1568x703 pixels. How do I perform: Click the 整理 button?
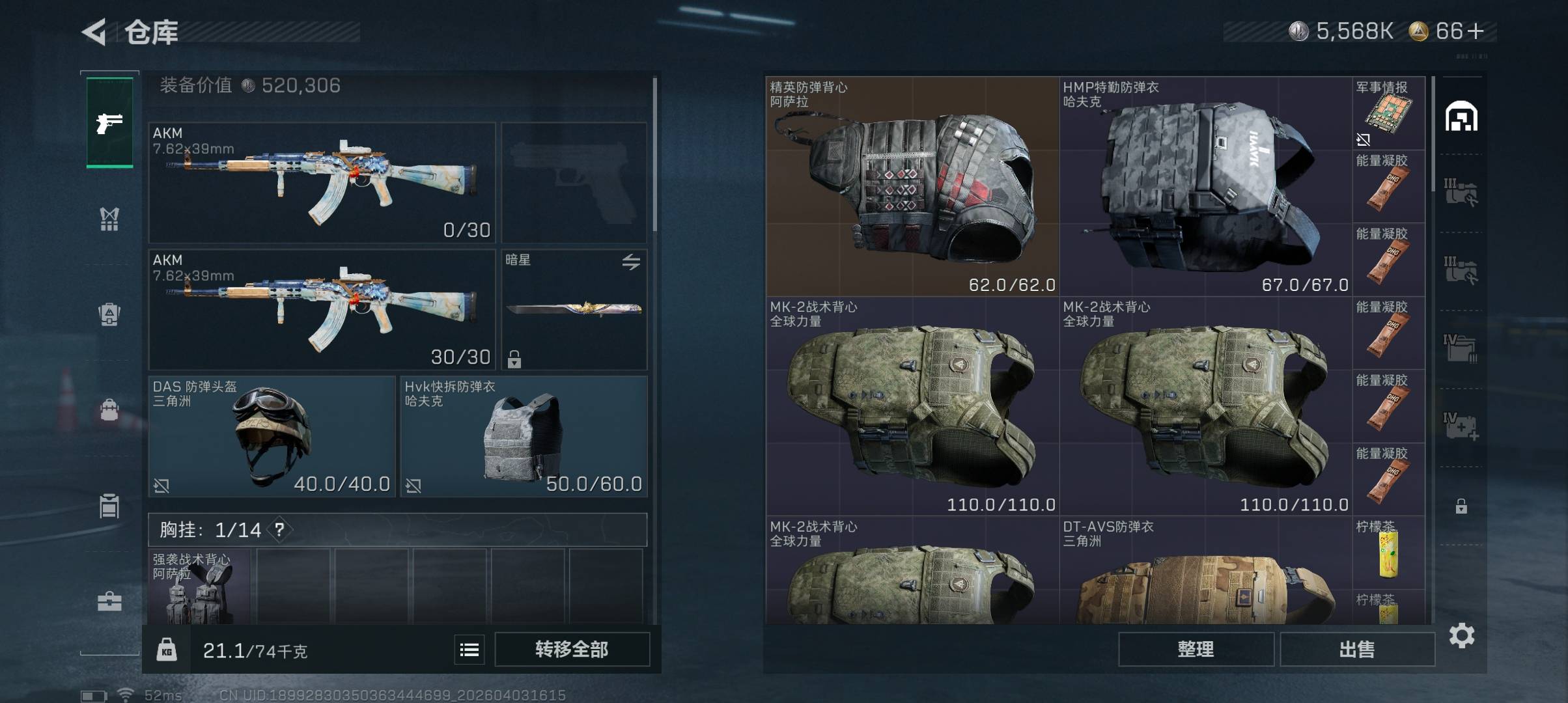point(1196,649)
